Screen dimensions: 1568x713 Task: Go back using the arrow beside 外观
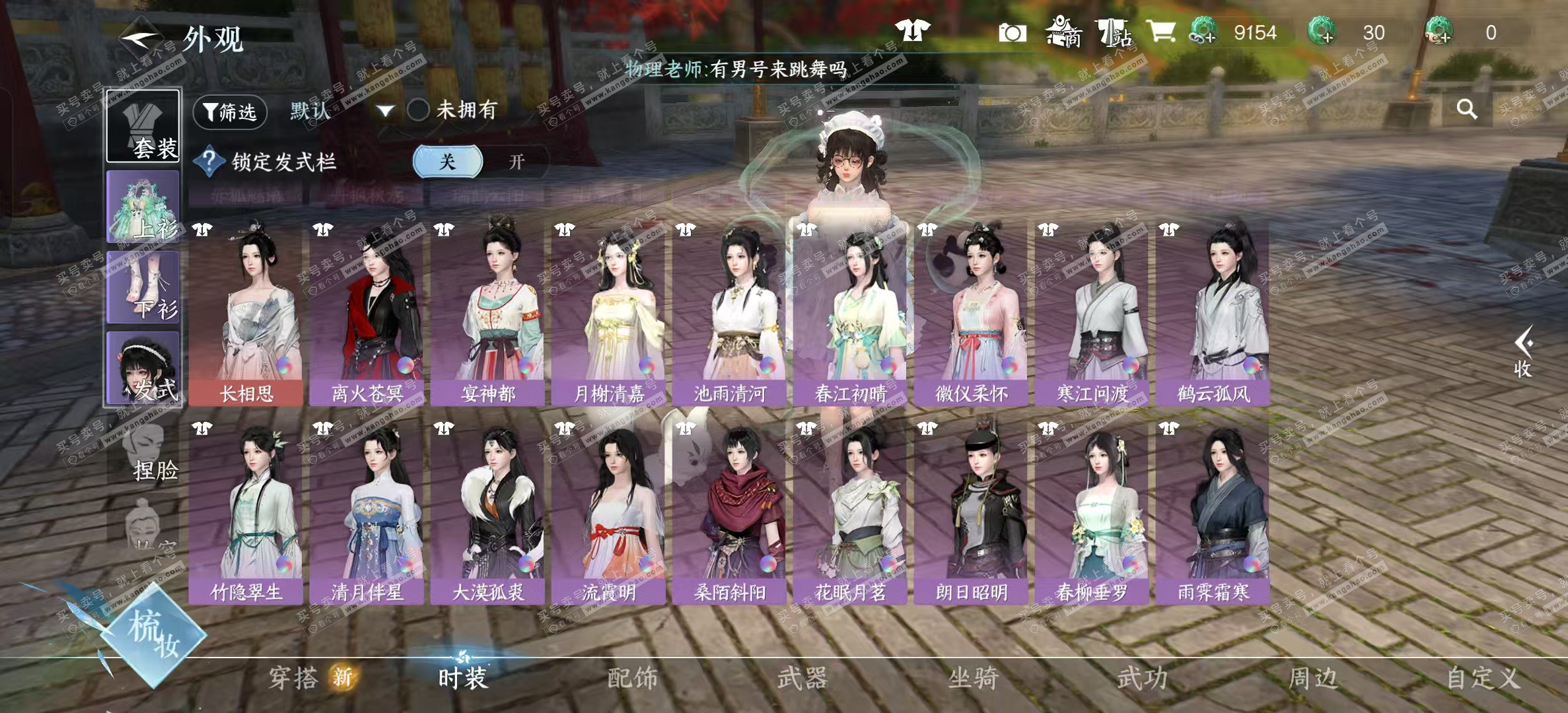[x=139, y=37]
